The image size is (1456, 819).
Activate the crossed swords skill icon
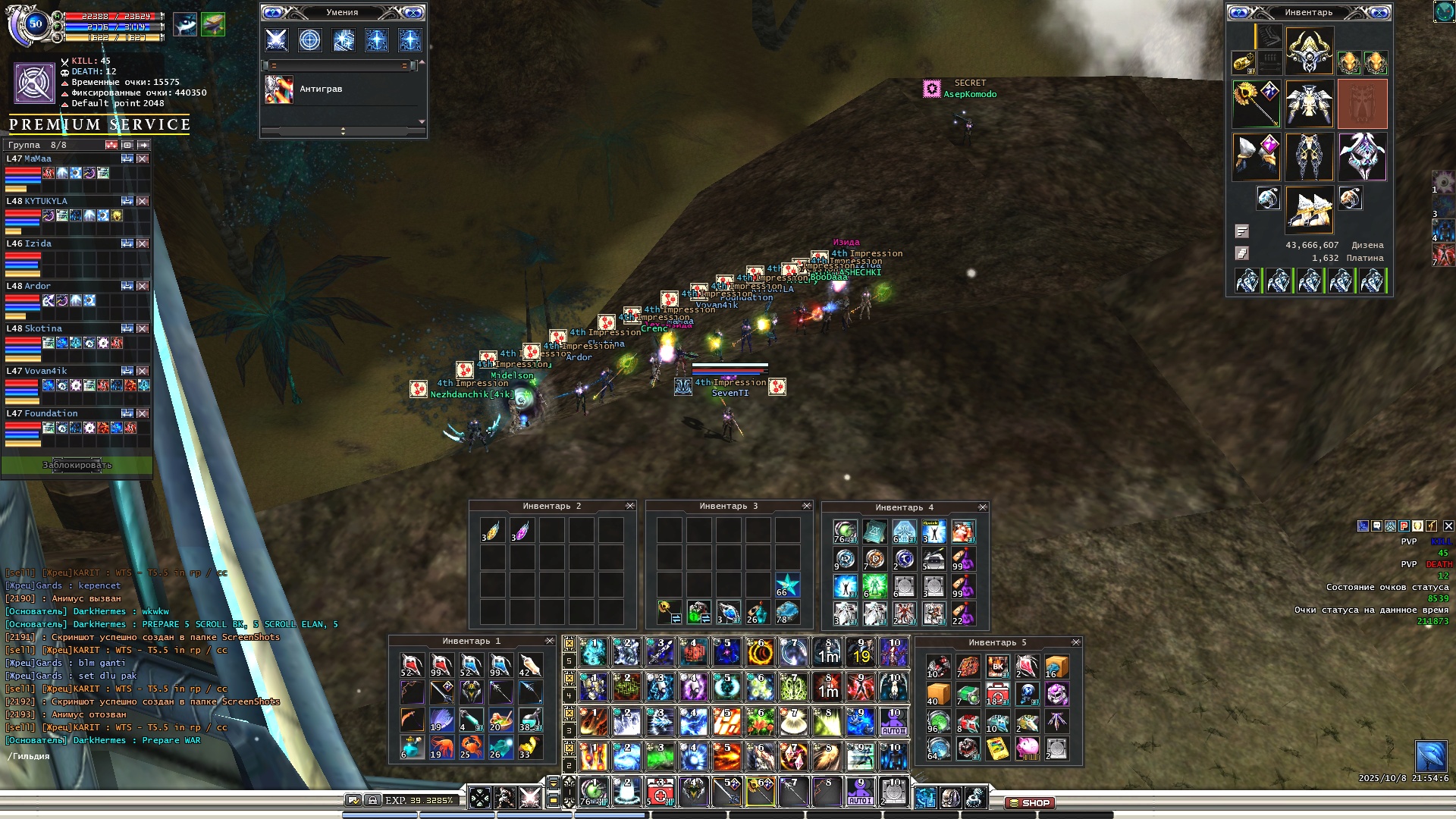tap(276, 39)
